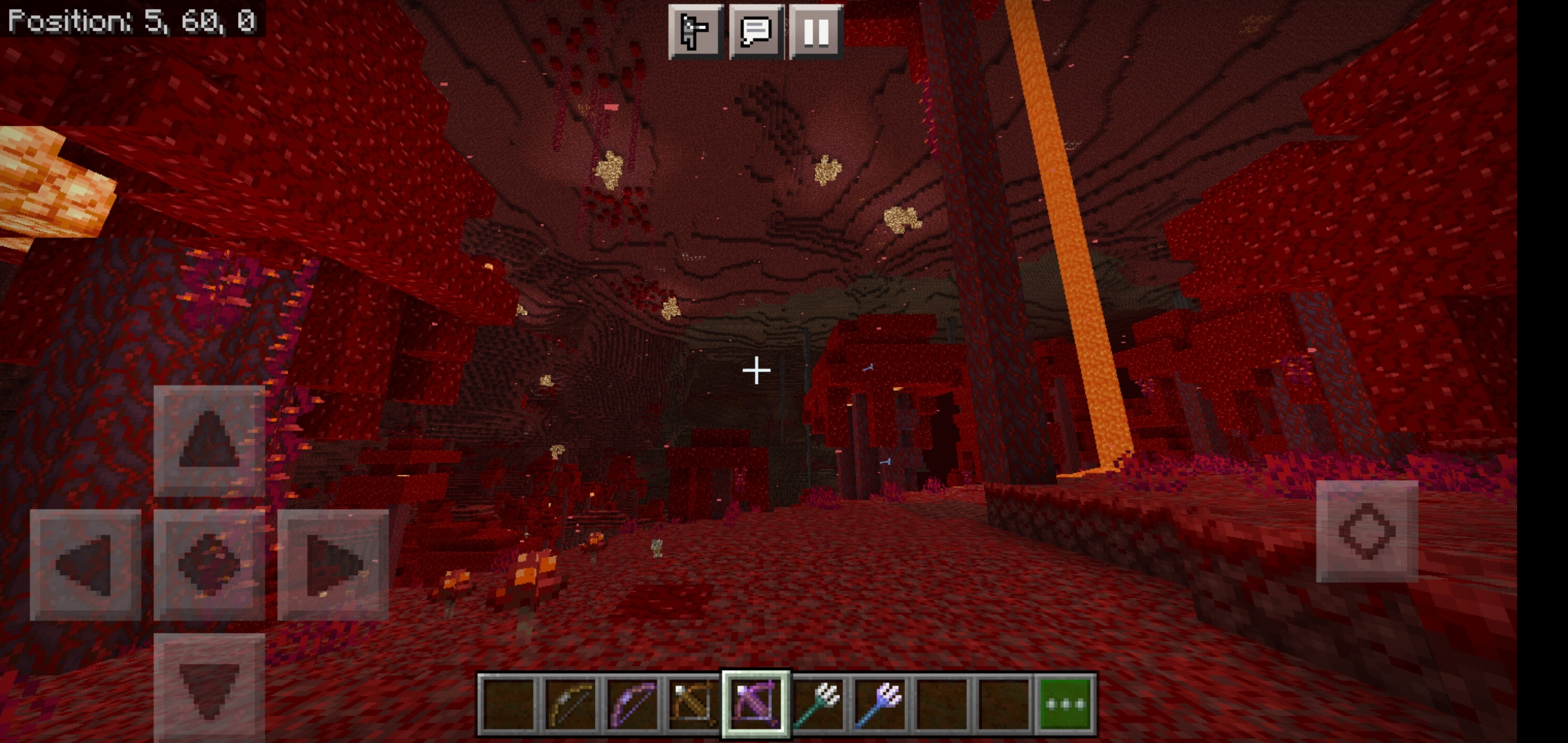1568x743 pixels.
Task: Open the chat window
Action: point(755,31)
